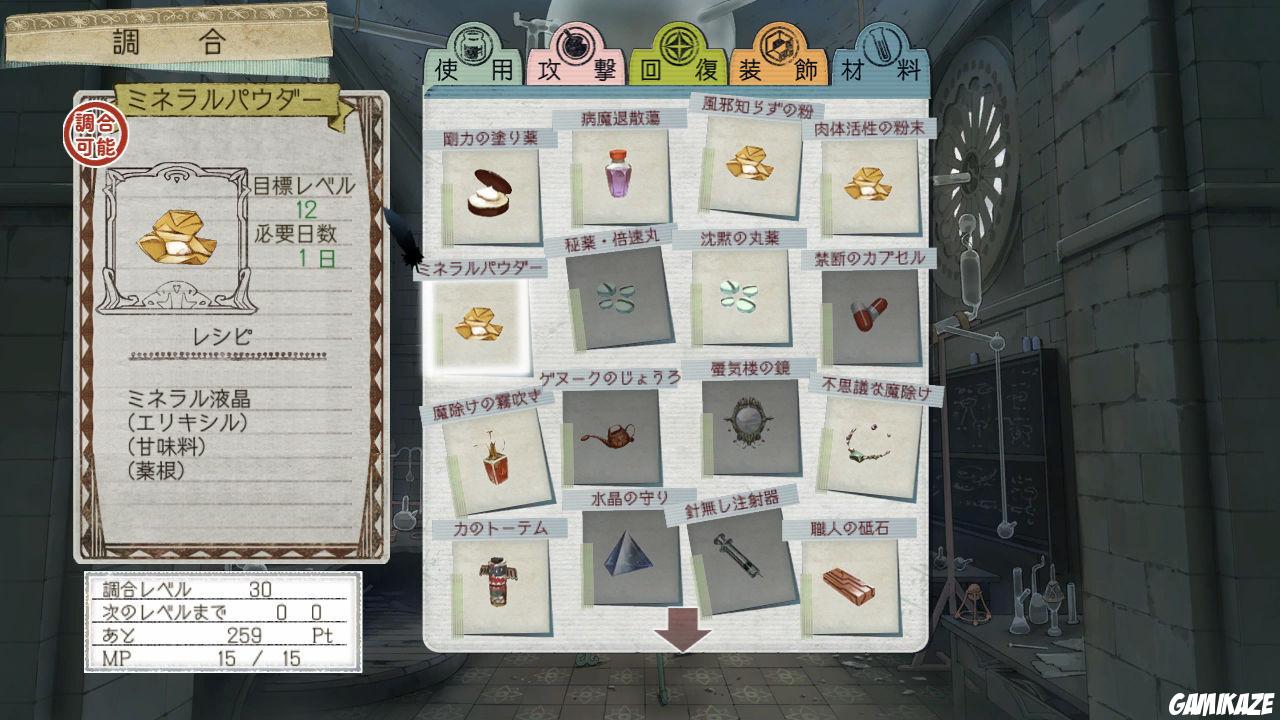The width and height of the screenshot is (1280, 720).
Task: Select the 沈黙の丸薬 pellets icon
Action: point(742,295)
